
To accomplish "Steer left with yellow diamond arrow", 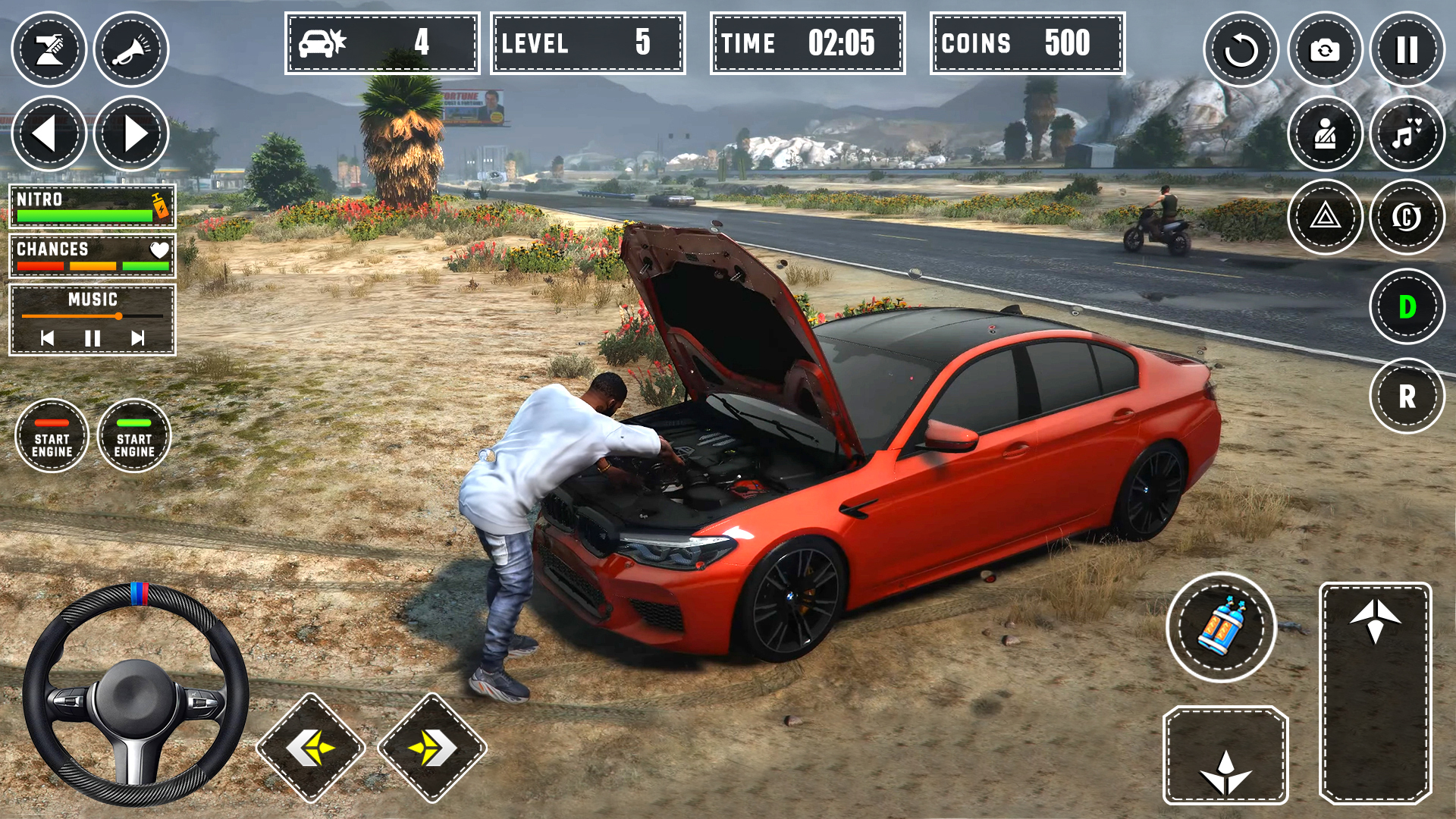I will [x=311, y=748].
